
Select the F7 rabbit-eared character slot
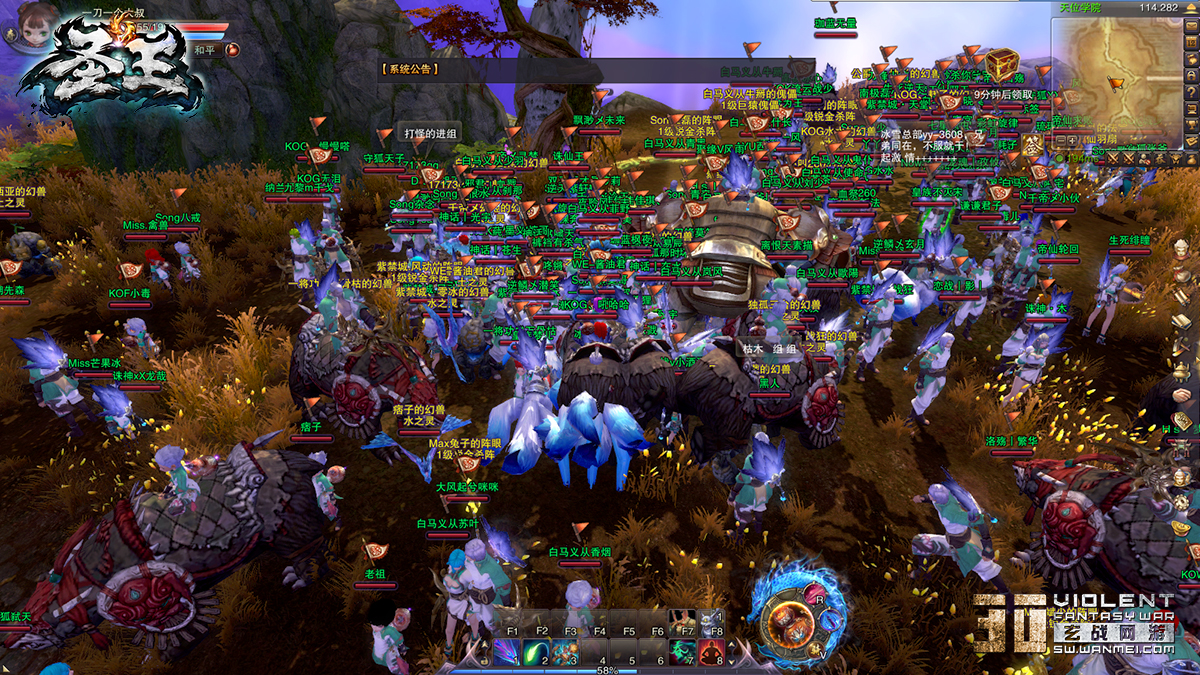click(x=682, y=622)
